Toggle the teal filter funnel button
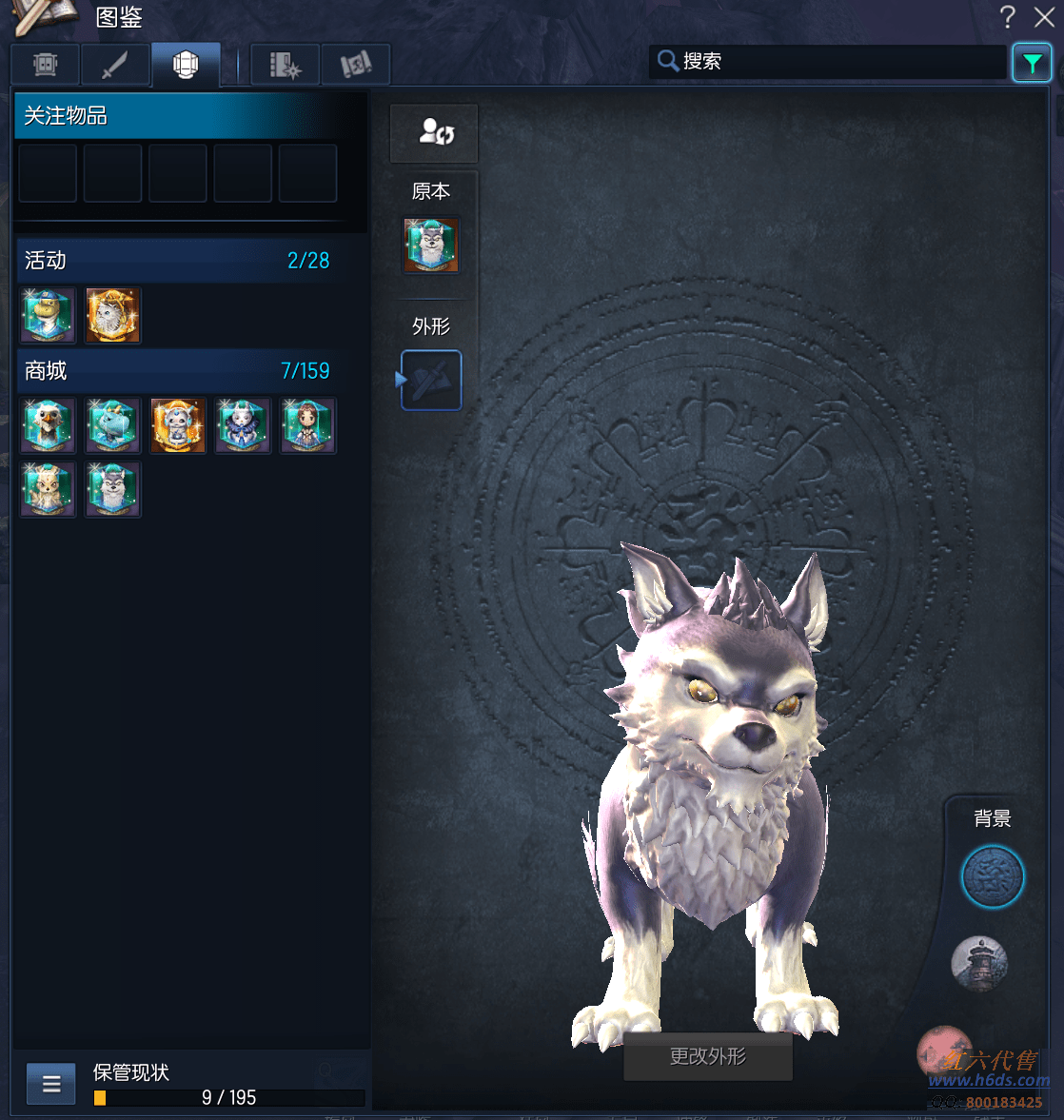This screenshot has width=1064, height=1120. pos(1032,64)
